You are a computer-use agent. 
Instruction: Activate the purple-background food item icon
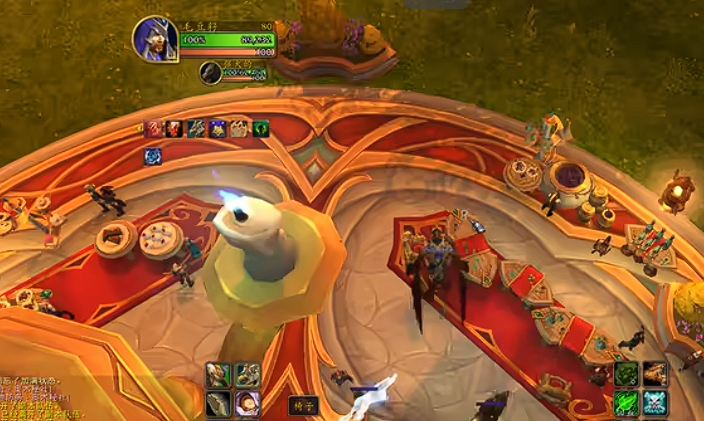(247, 403)
